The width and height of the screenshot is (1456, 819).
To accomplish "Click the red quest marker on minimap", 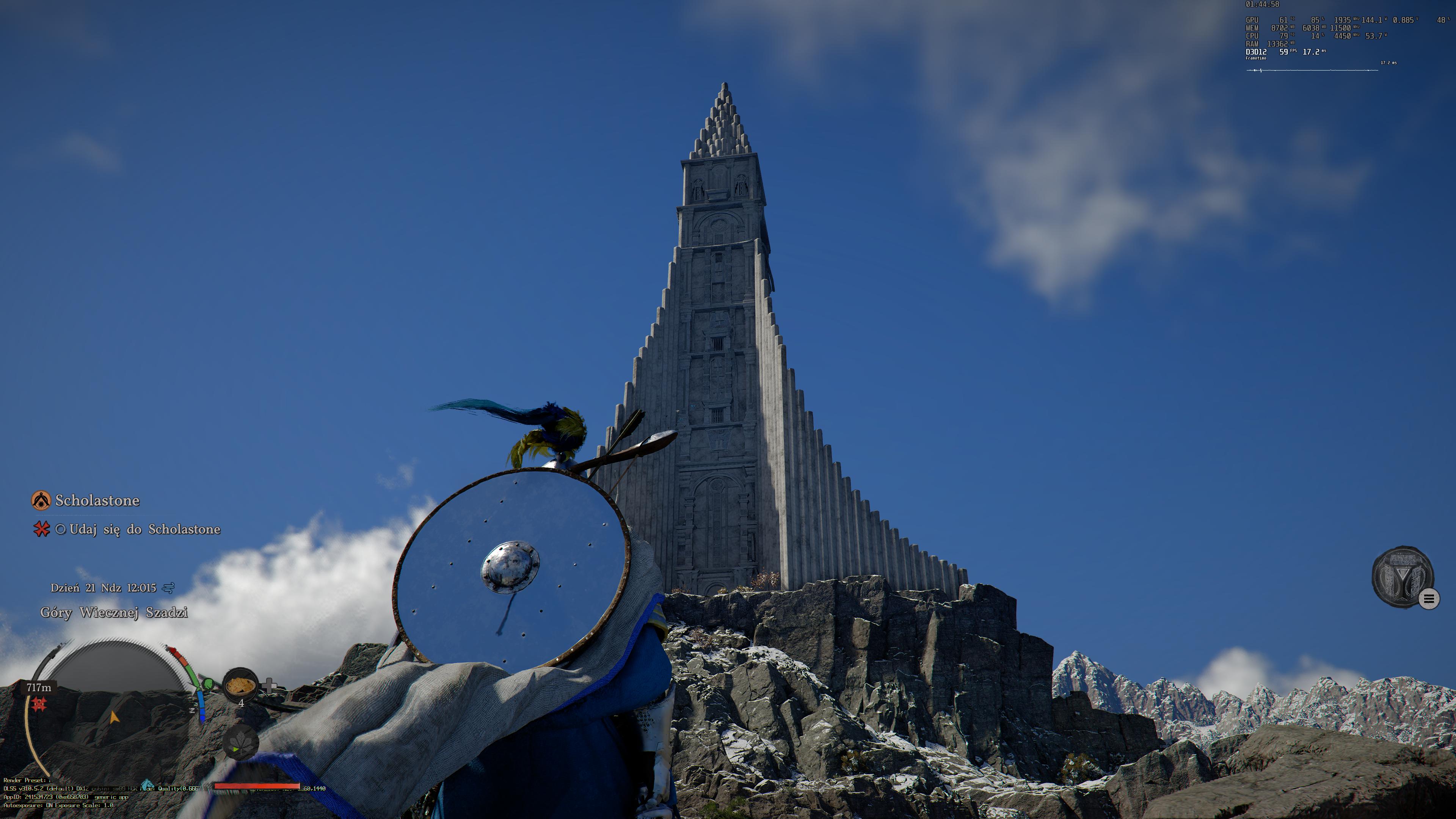I will click(x=38, y=704).
